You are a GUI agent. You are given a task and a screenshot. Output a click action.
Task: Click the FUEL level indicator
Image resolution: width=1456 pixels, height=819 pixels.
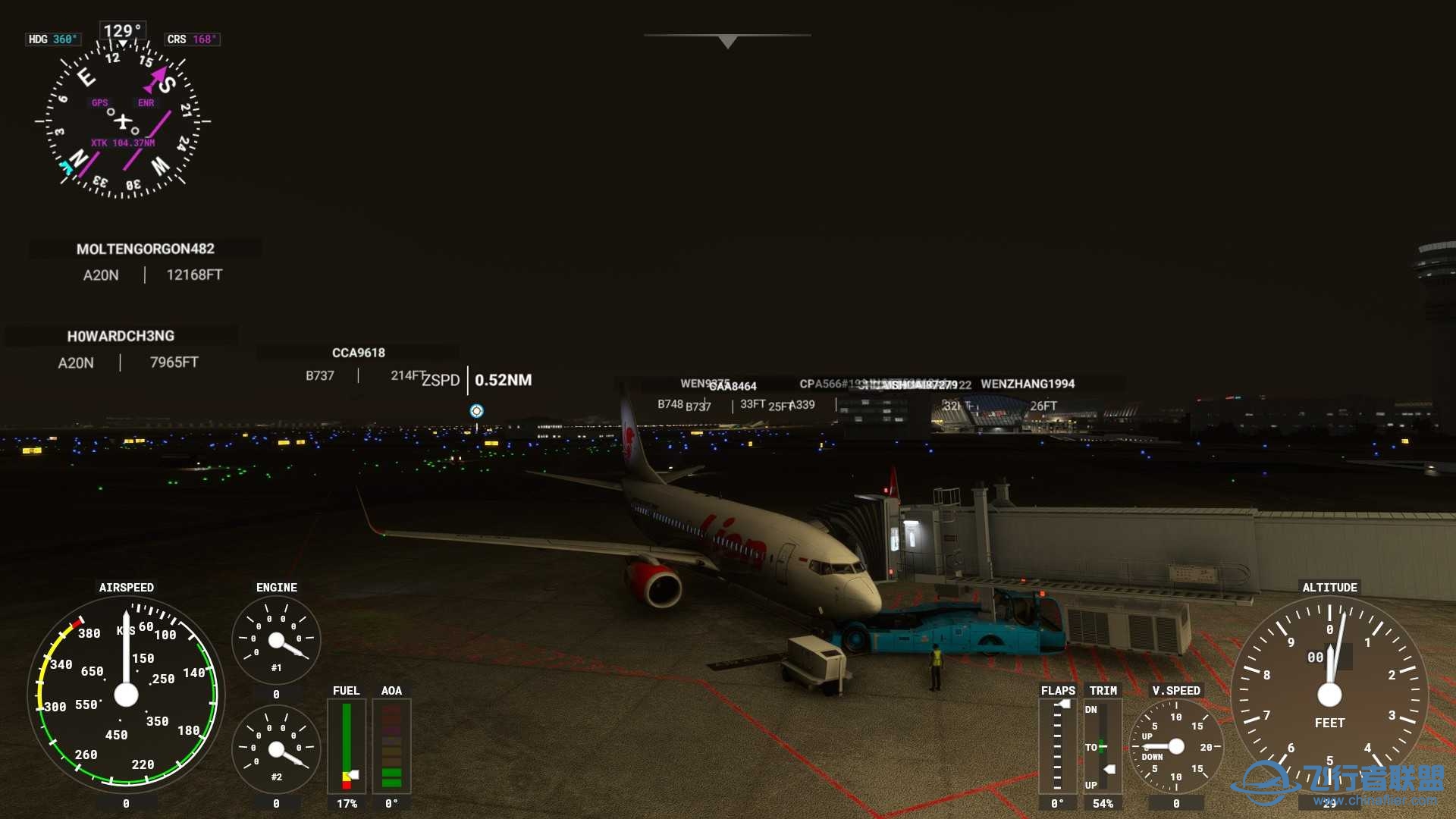click(x=347, y=747)
